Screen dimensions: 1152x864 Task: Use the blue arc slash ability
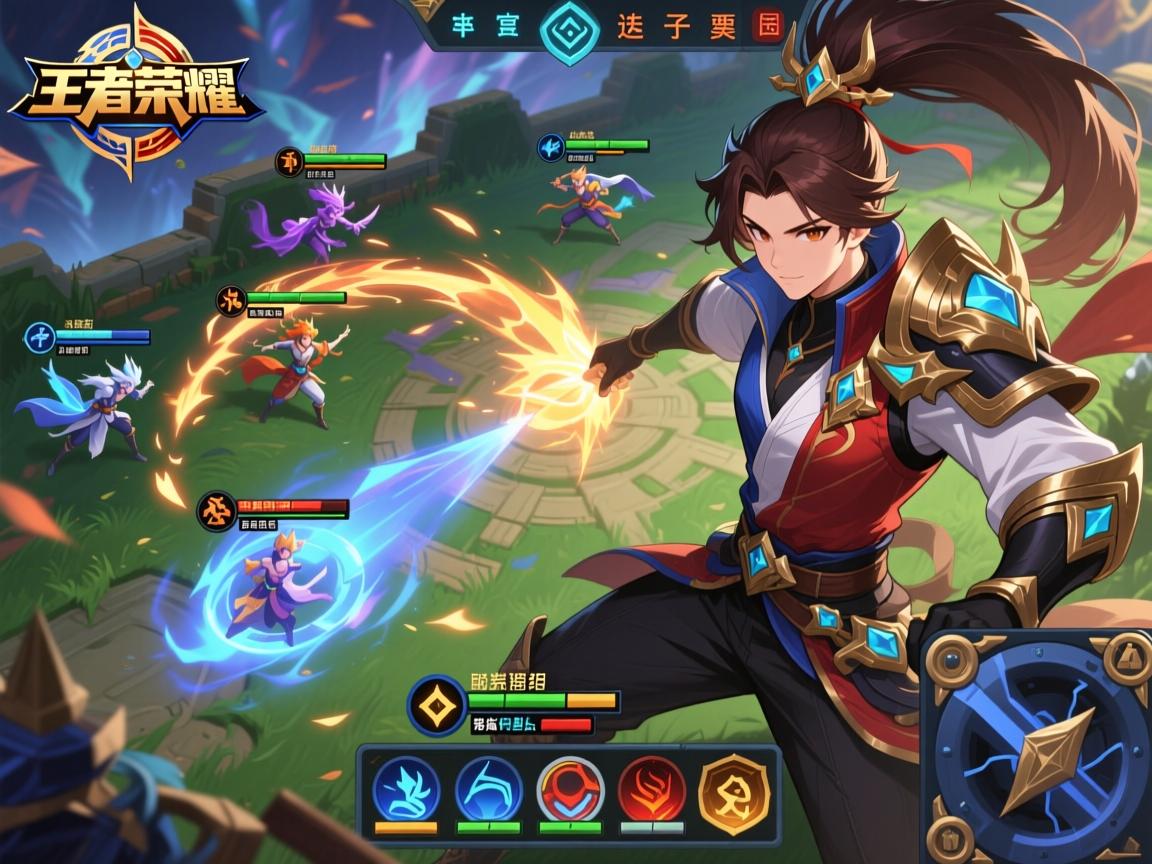pos(488,788)
